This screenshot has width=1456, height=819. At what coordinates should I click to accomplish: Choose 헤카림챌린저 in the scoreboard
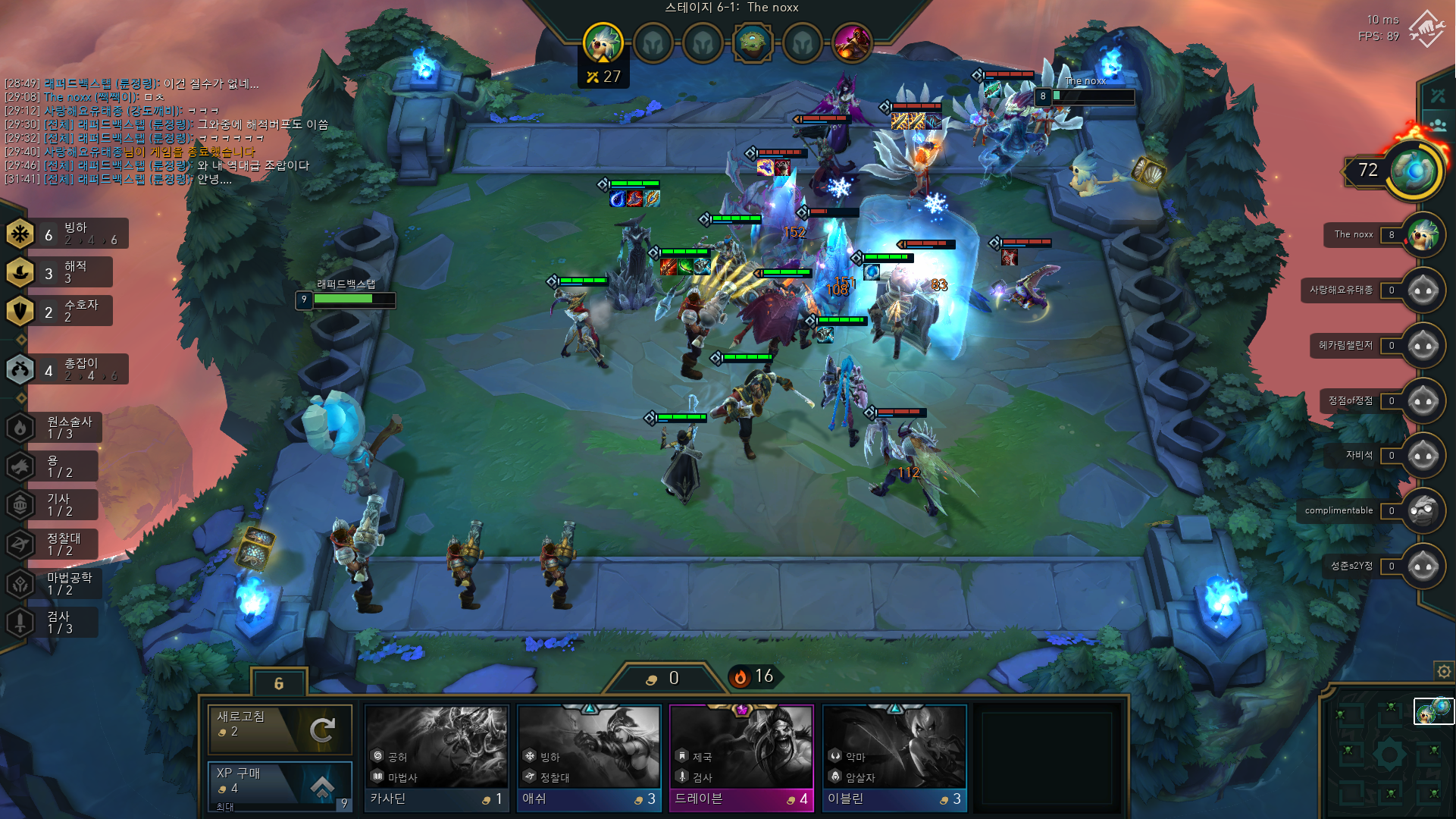pyautogui.click(x=1422, y=346)
